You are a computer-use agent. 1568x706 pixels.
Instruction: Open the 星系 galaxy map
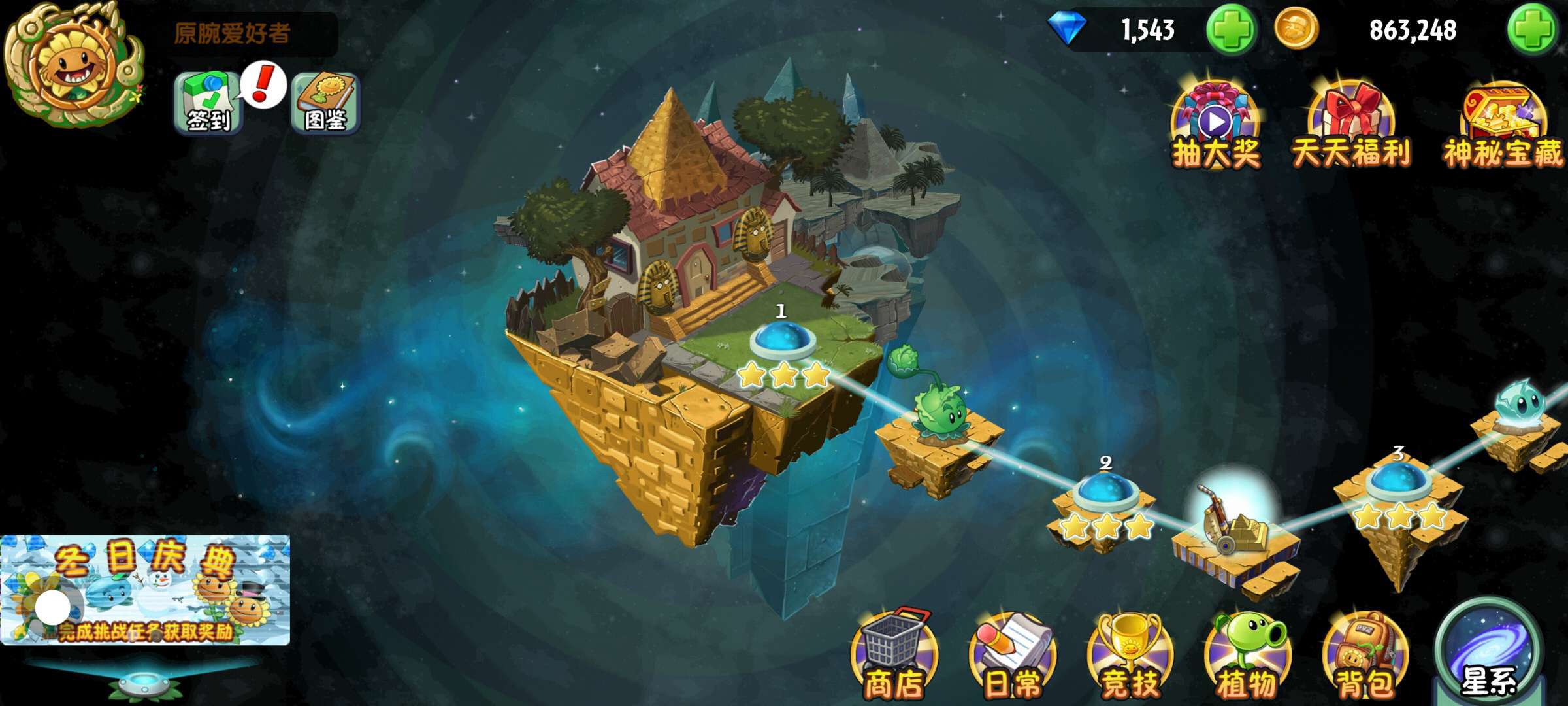pos(1488,654)
